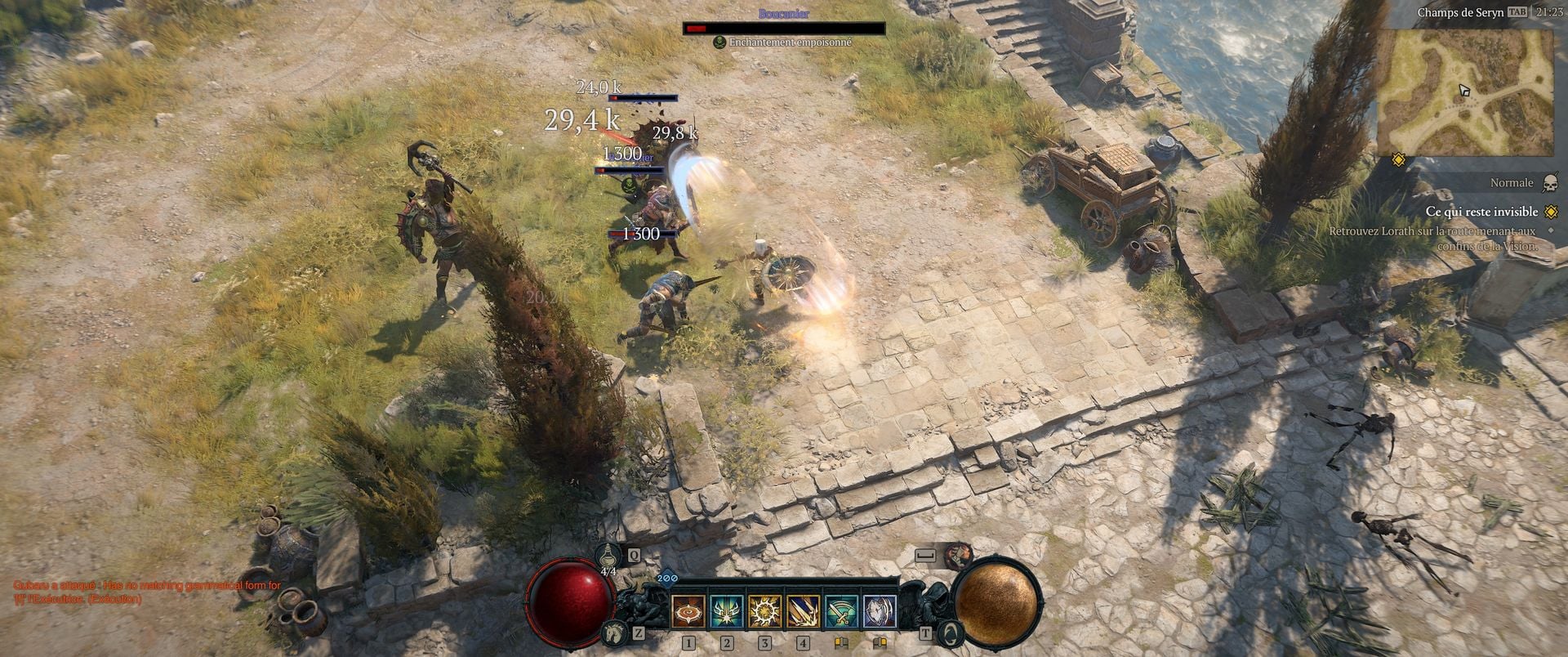
Task: Trigger the spinning blades skill in slot 3
Action: (765, 611)
